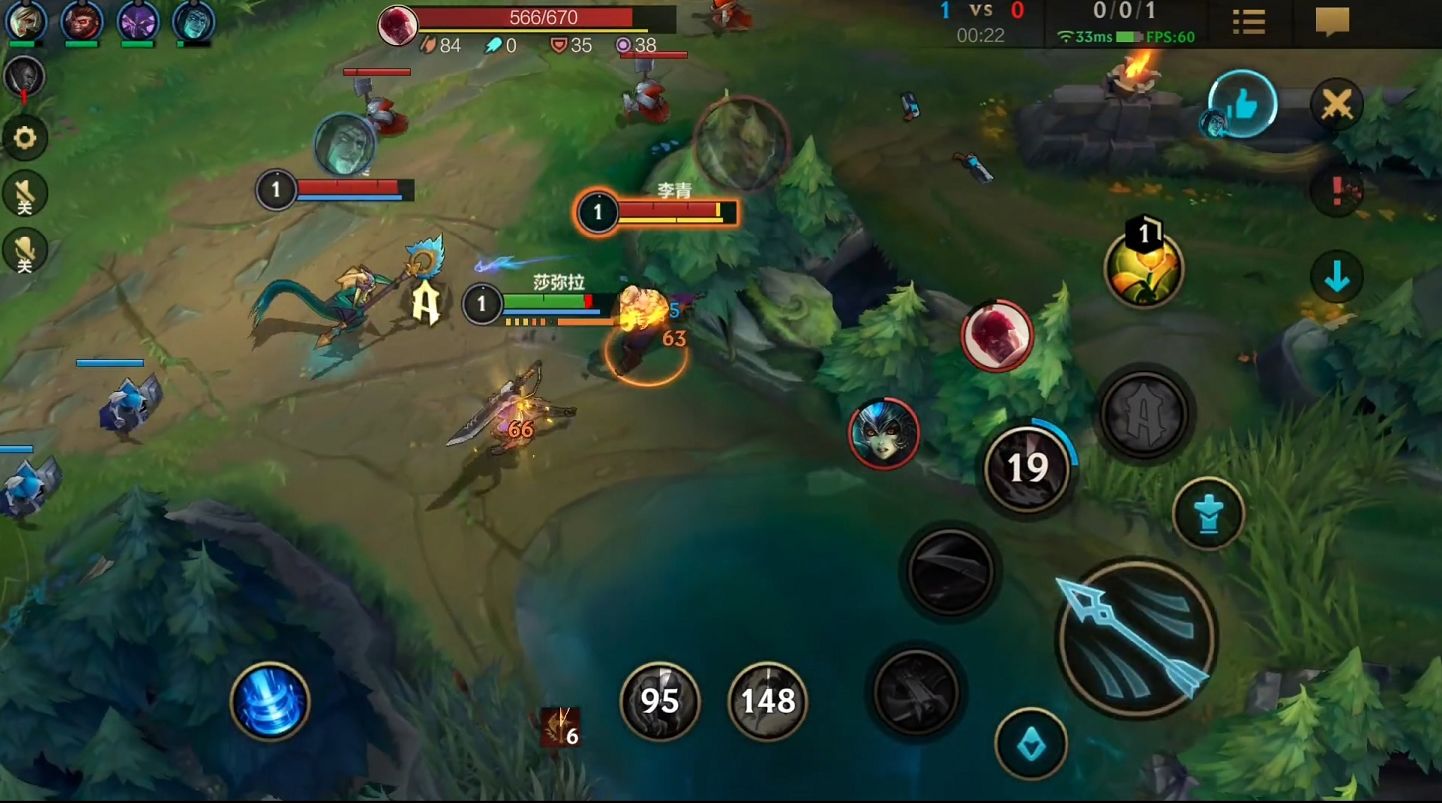The image size is (1442, 803).
Task: Toggle the muted speaker button
Action: click(25, 194)
